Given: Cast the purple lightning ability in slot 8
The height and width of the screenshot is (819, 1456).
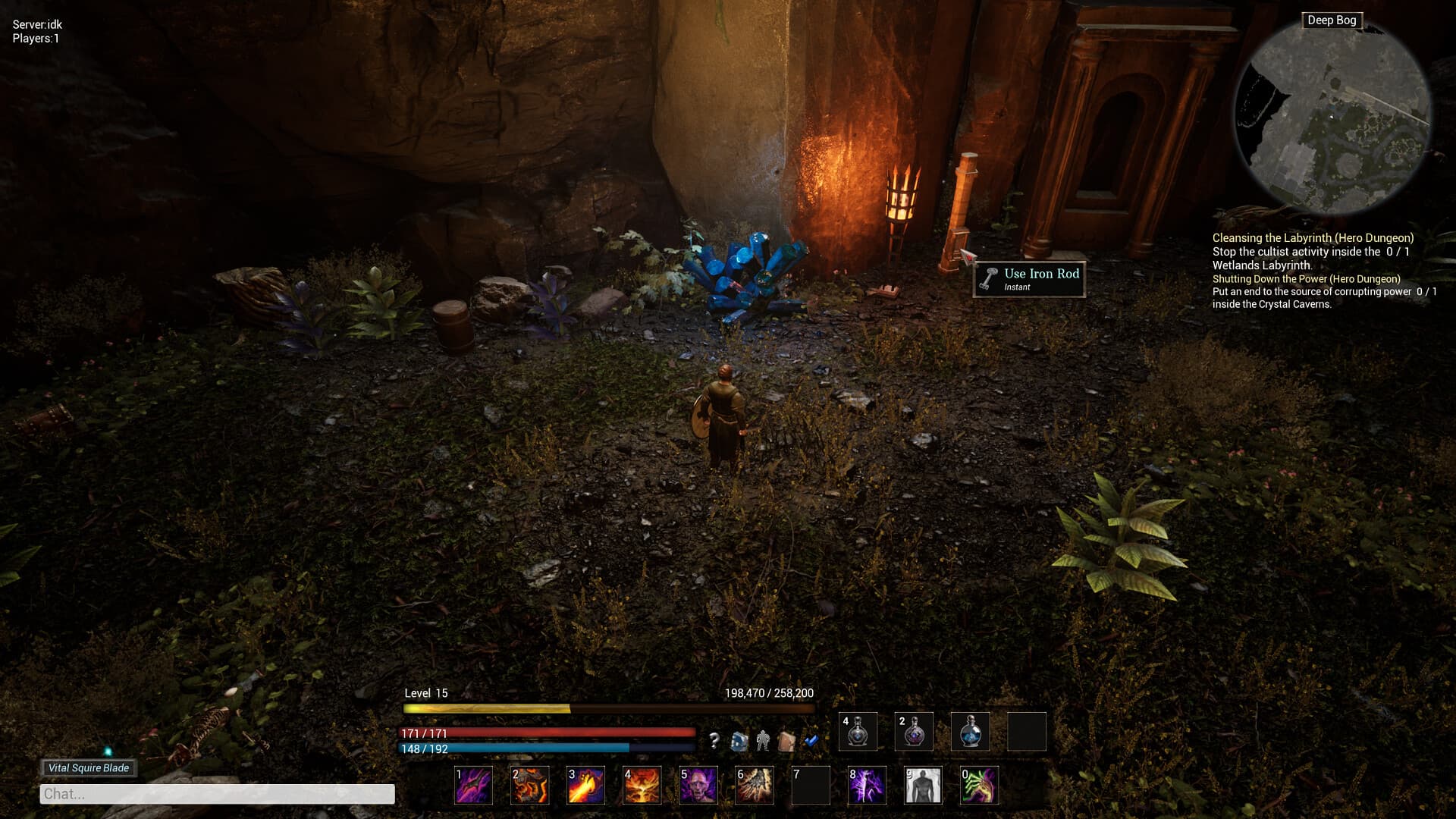Looking at the screenshot, I should pos(866,785).
